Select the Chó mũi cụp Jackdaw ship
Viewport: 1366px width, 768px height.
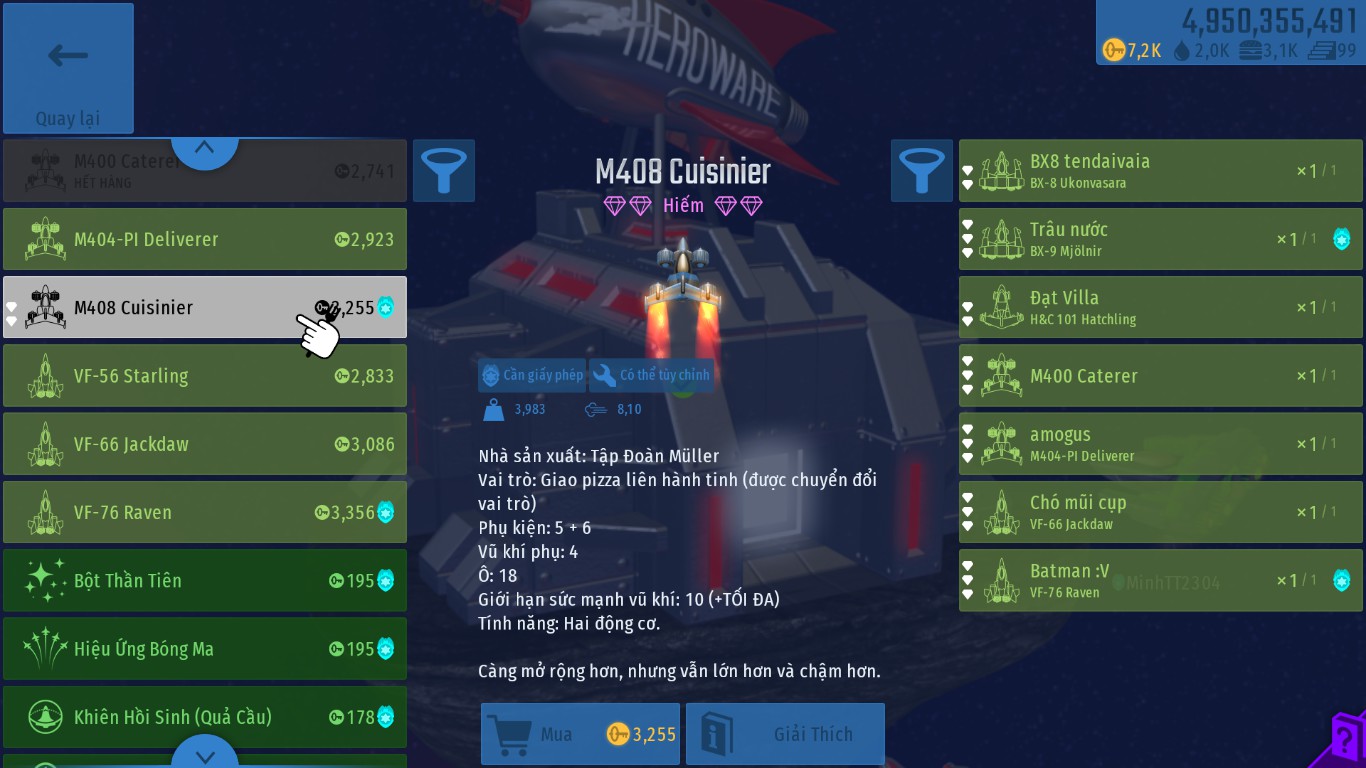(x=1160, y=512)
